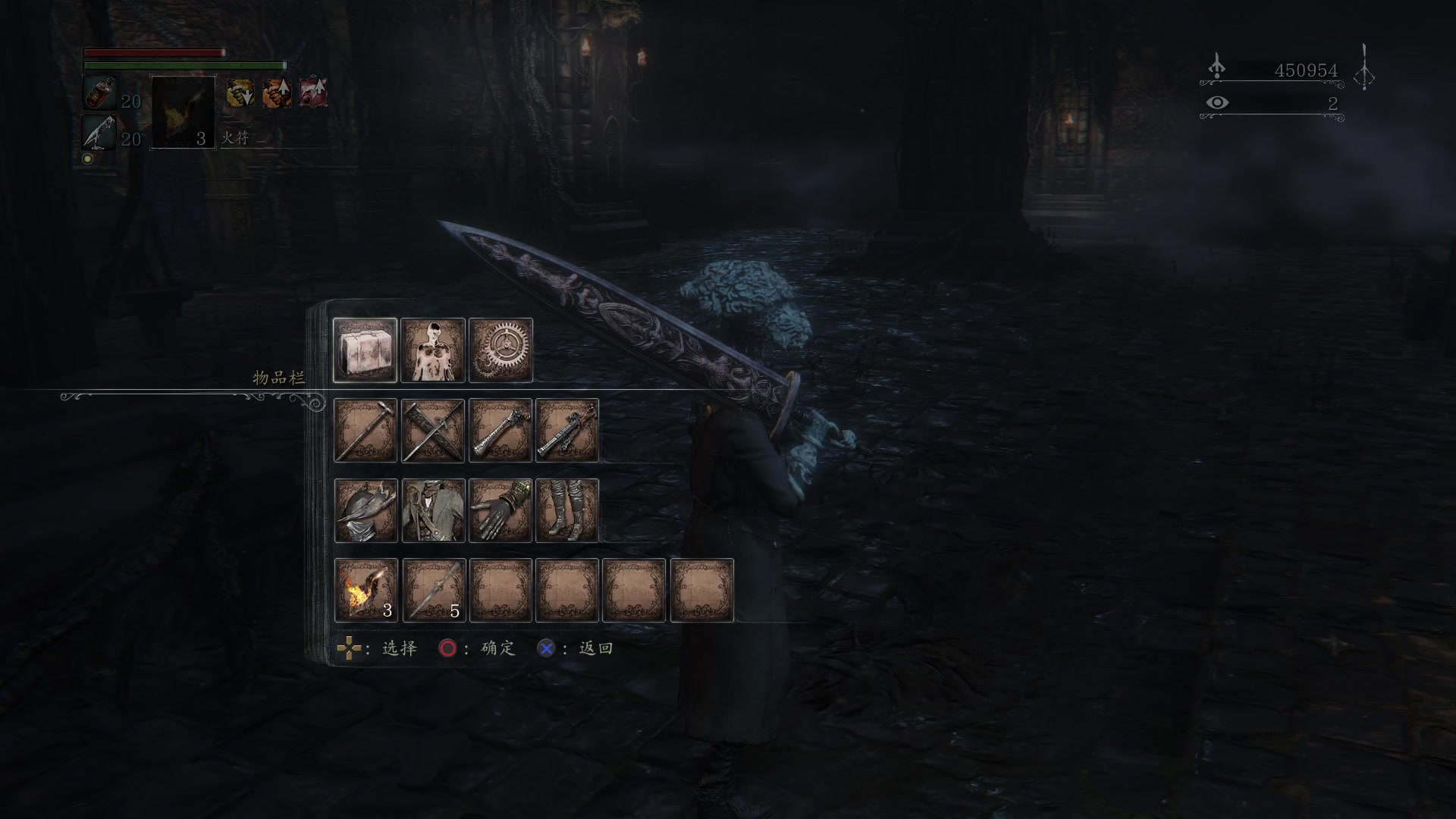
Task: Click the orange fist up-arrow buff icon
Action: (277, 93)
